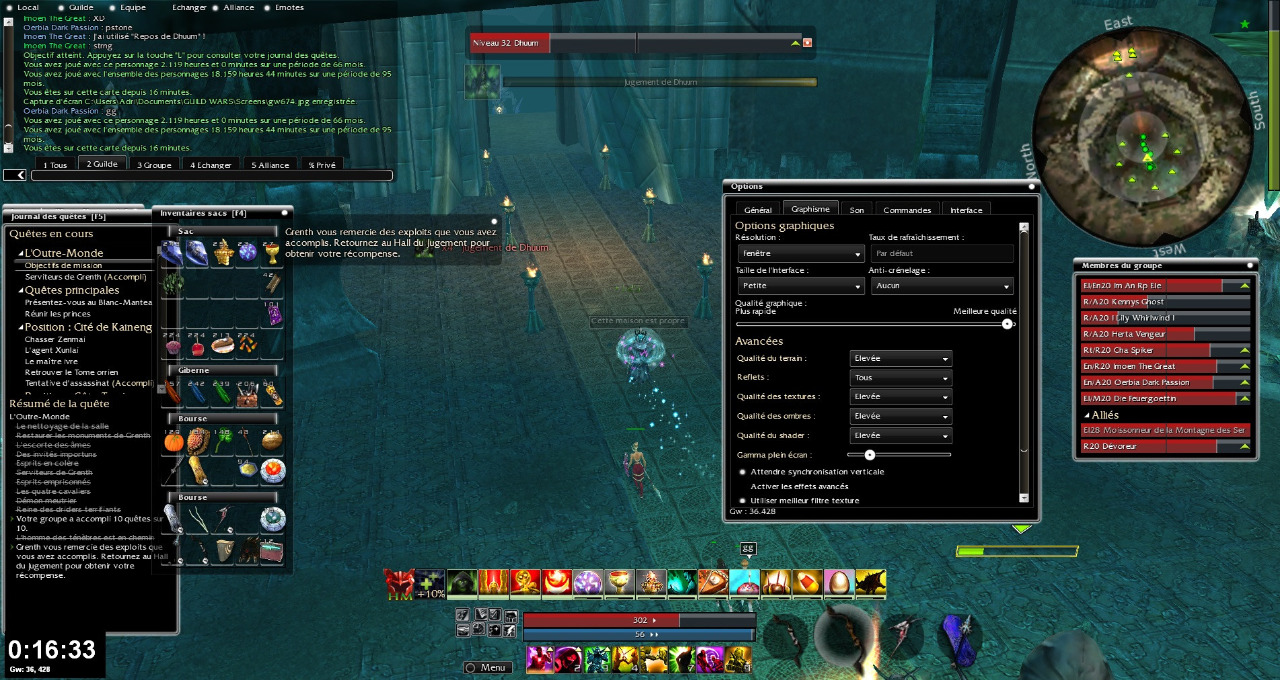This screenshot has height=680, width=1280.
Task: Switch to the Son options tab
Action: [857, 210]
